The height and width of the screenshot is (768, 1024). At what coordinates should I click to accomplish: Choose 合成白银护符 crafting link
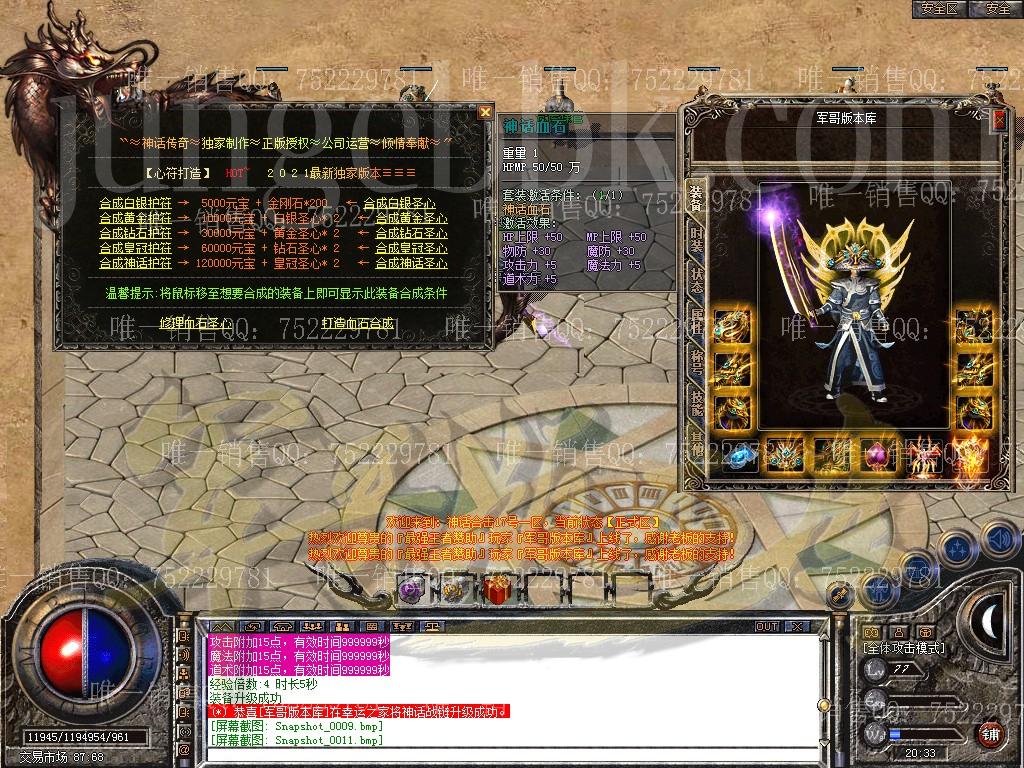click(x=135, y=203)
